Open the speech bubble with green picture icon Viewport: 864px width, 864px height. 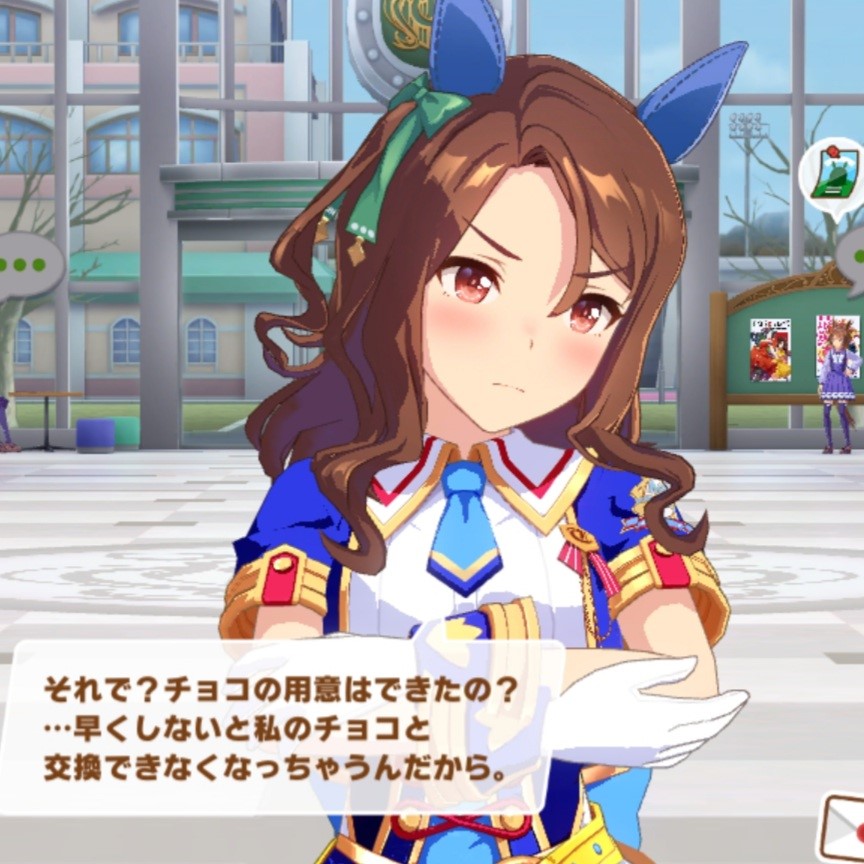830,180
